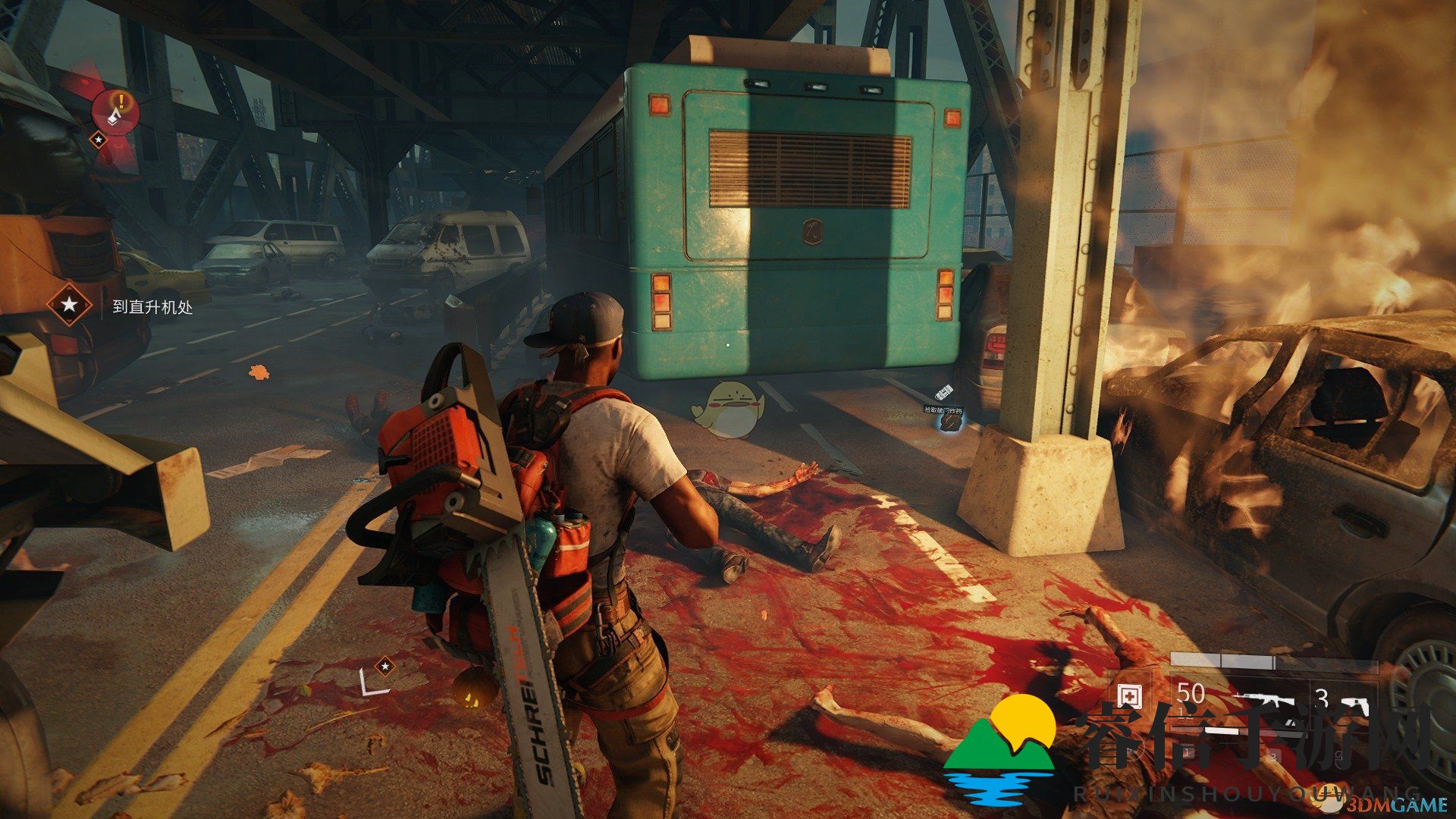Screen dimensions: 1456x819
Task: Click the white ammo pickup marker icon
Action: click(945, 393)
